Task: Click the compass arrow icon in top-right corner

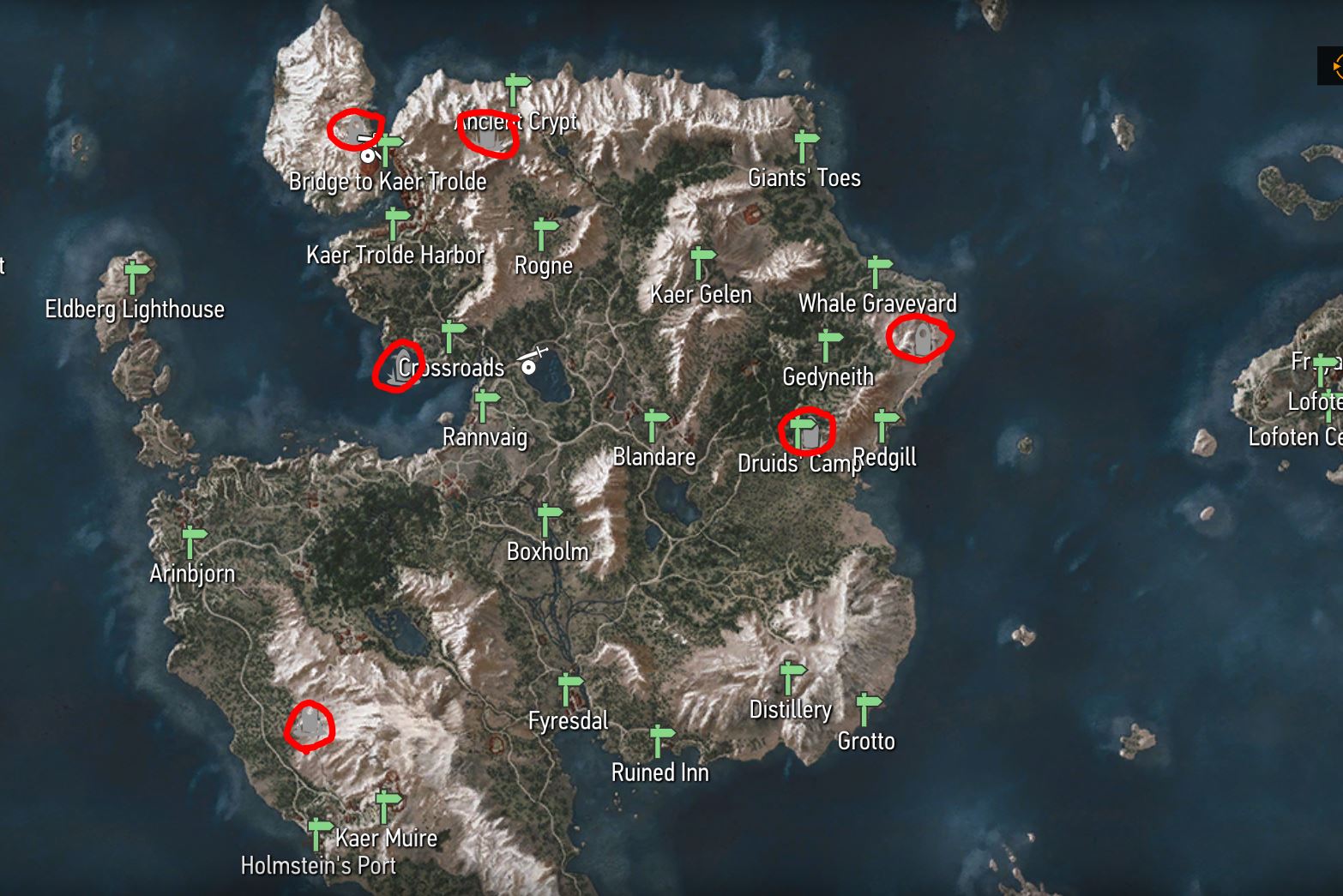Action: [x=1334, y=63]
